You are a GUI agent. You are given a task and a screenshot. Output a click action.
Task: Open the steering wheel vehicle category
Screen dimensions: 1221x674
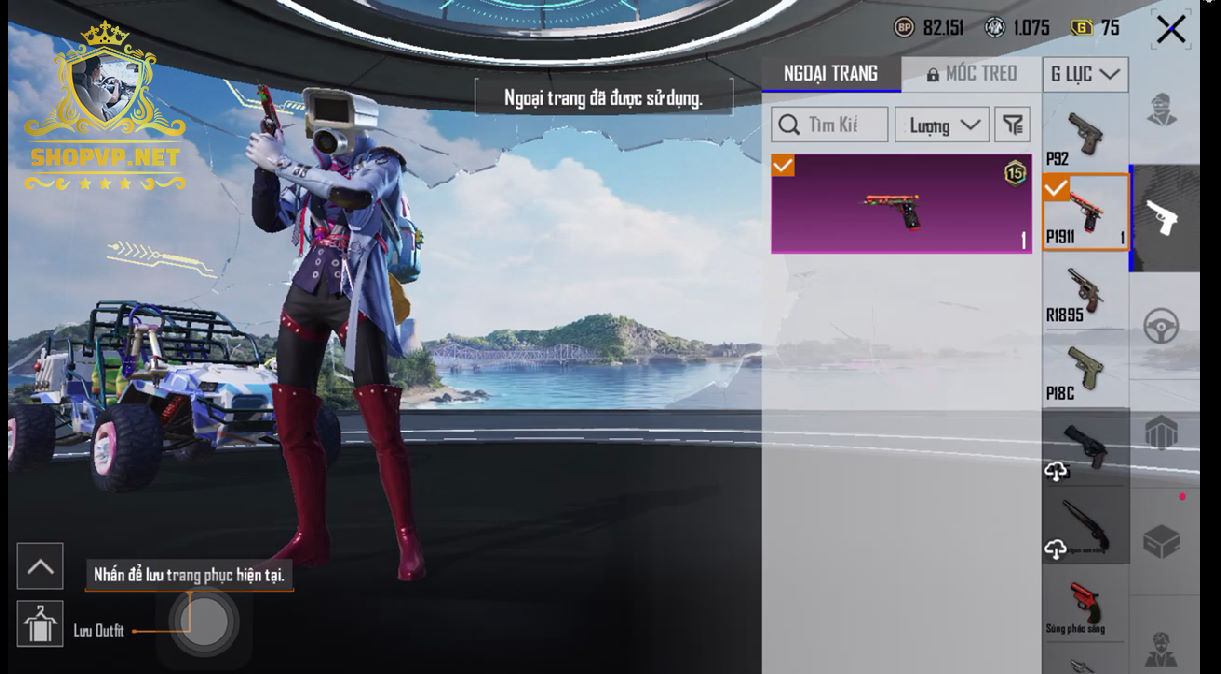click(1162, 326)
